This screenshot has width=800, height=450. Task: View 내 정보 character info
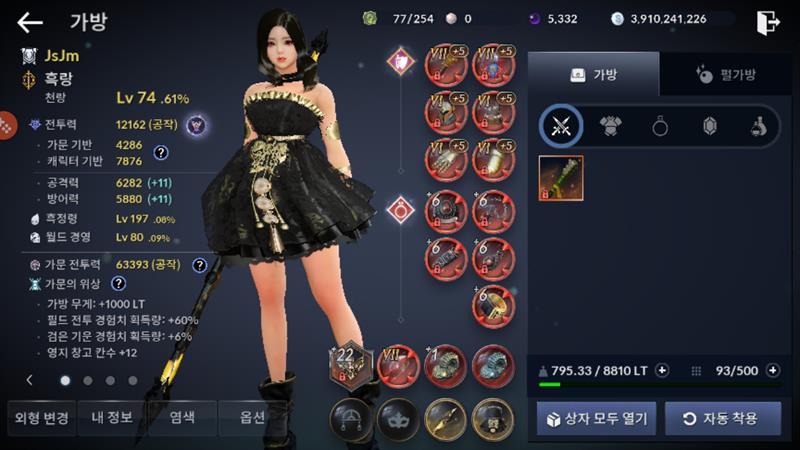click(x=111, y=417)
